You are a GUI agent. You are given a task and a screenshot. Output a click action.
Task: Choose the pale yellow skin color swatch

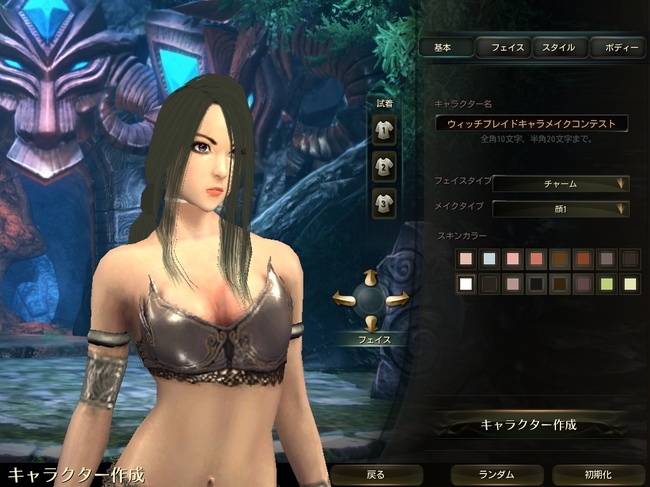pos(630,284)
